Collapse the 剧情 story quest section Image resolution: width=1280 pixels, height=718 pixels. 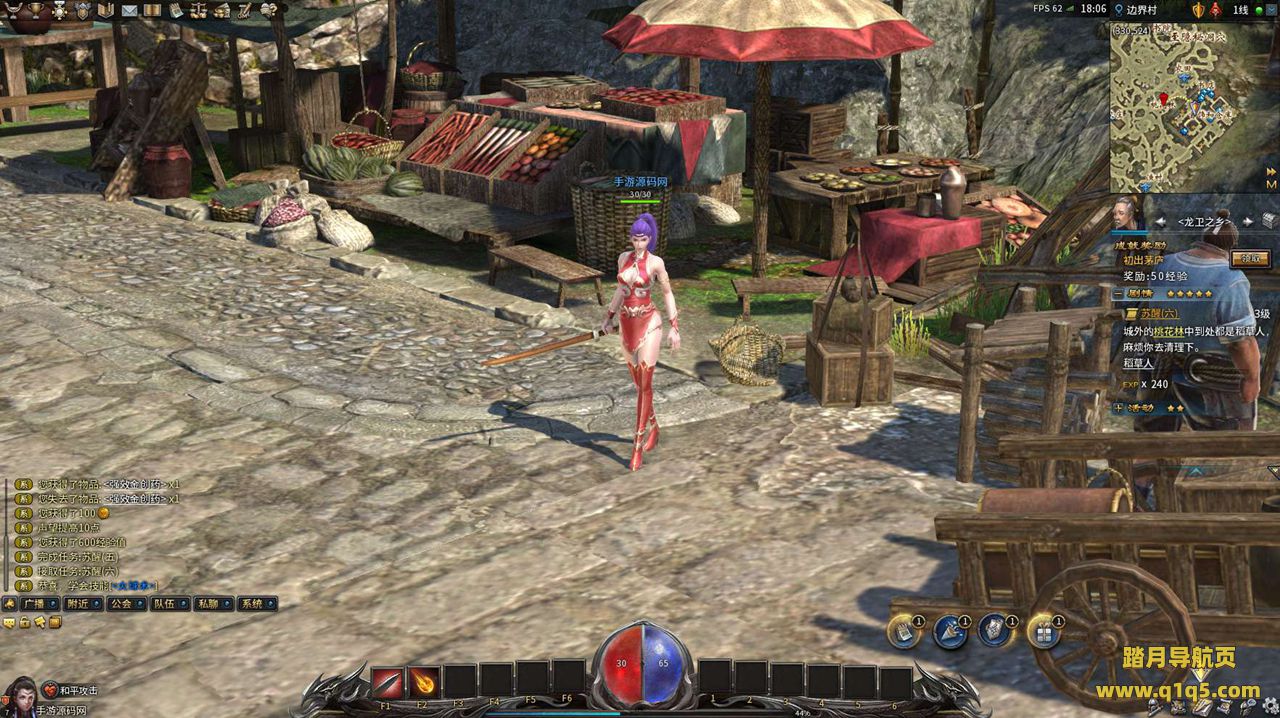[1118, 294]
